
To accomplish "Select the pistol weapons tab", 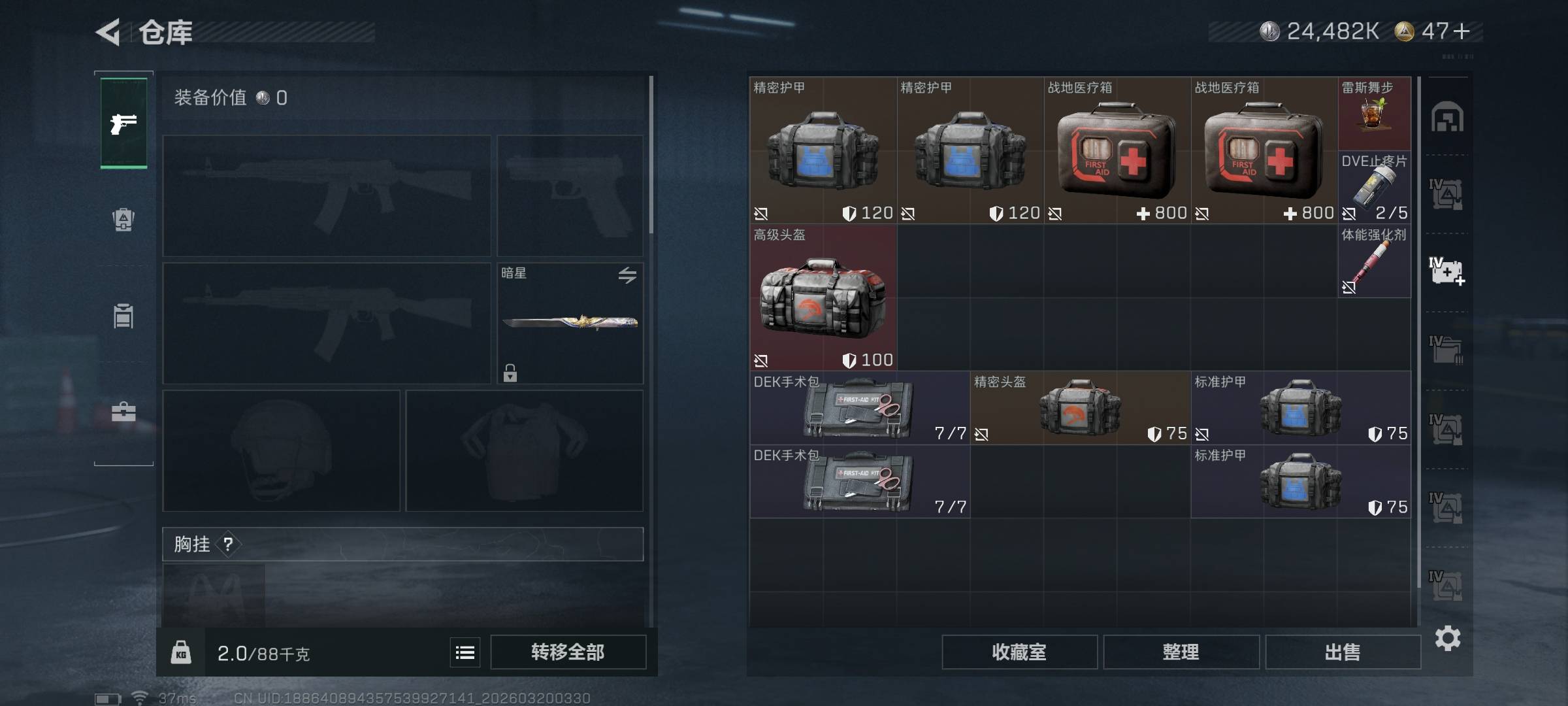I will click(x=123, y=124).
